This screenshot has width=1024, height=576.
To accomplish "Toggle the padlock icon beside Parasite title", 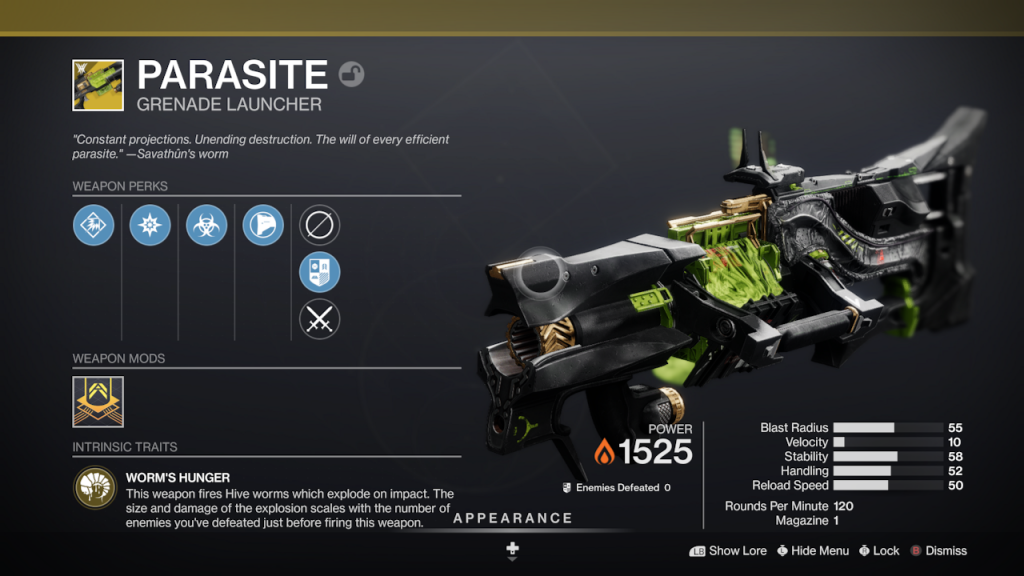I will 352,74.
